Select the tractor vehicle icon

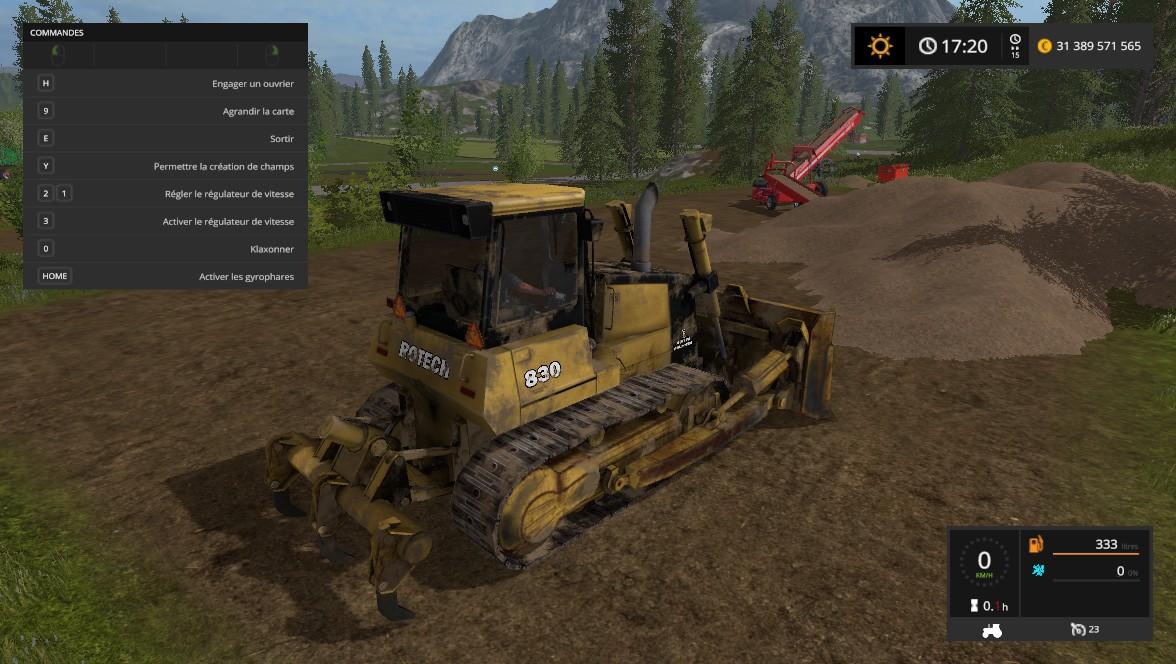[993, 630]
